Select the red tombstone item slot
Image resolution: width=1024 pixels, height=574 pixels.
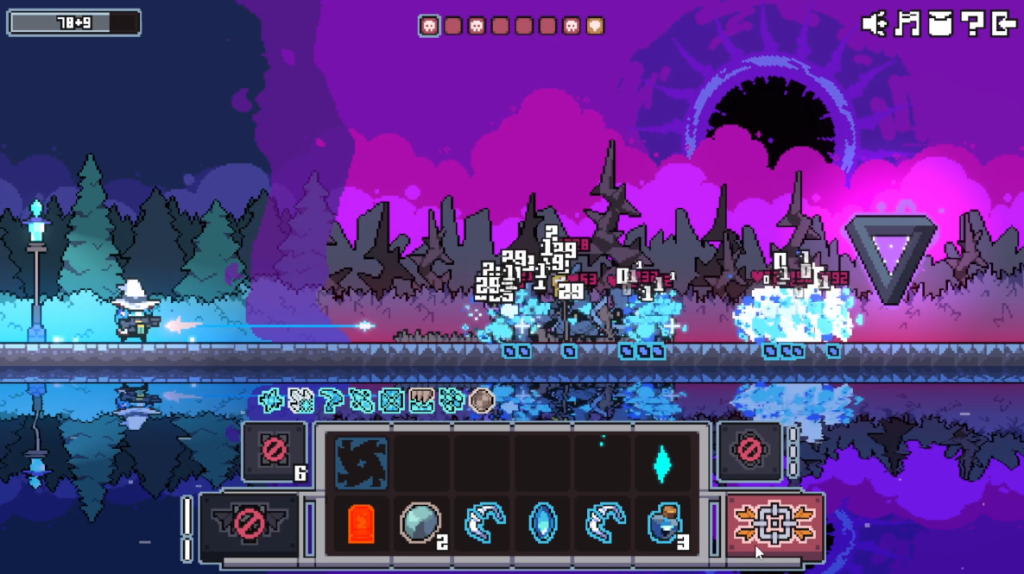(361, 523)
